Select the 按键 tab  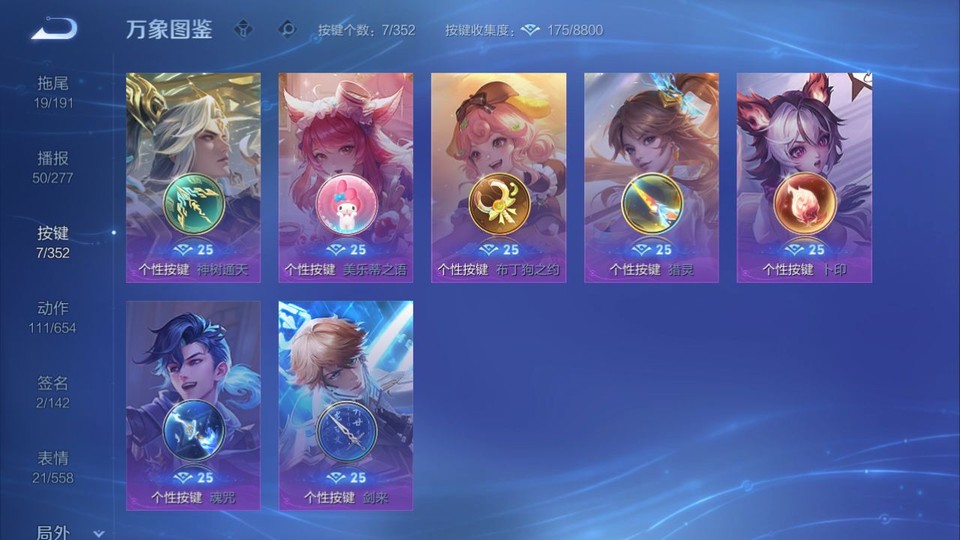(x=54, y=242)
